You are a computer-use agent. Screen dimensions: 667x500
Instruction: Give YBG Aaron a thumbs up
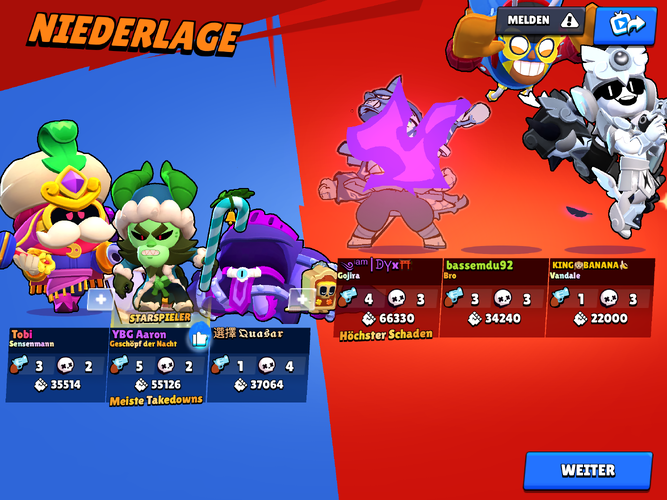pos(198,337)
